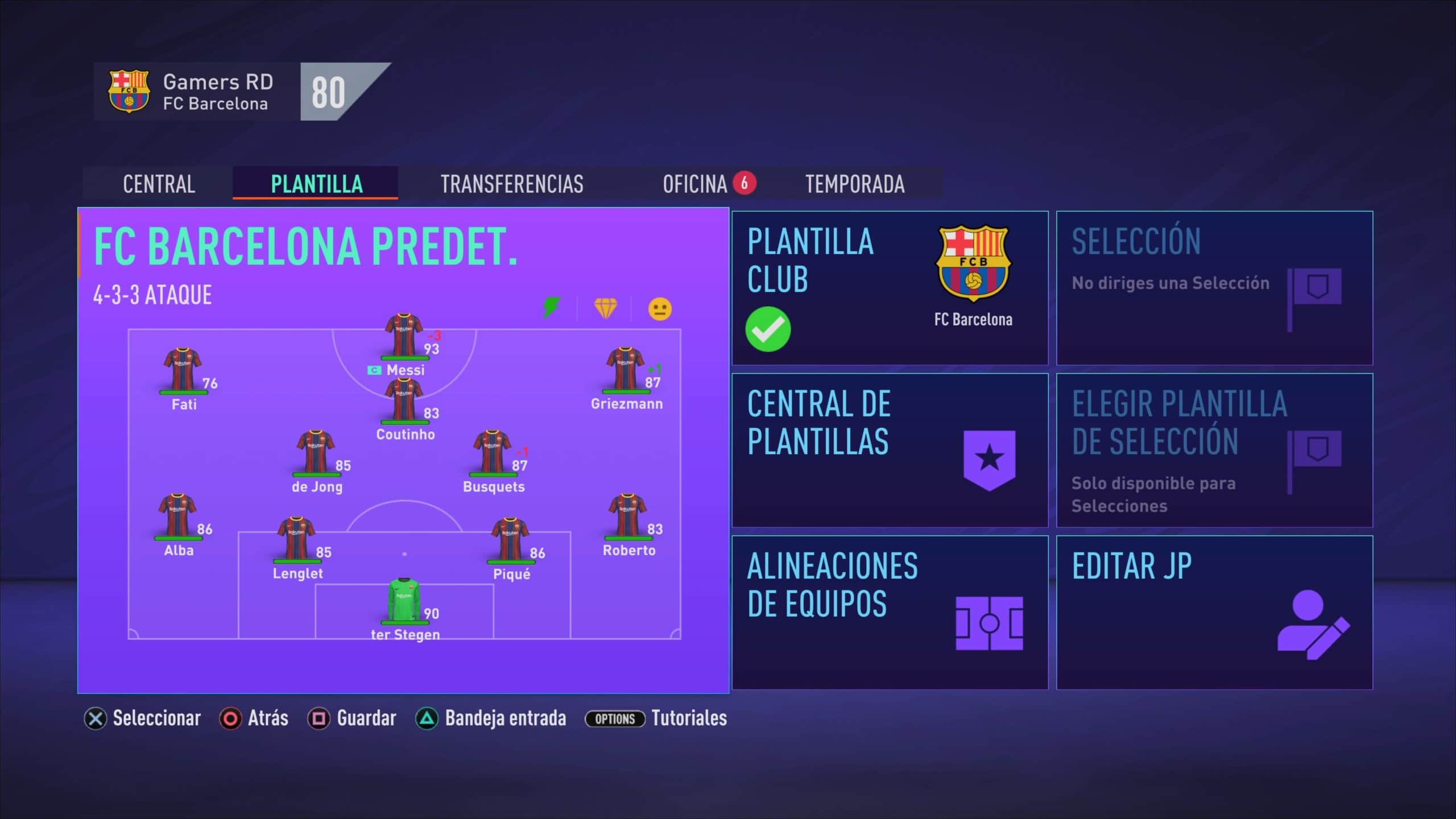The width and height of the screenshot is (1456, 819).
Task: Open the Transferencias tab
Action: [512, 184]
